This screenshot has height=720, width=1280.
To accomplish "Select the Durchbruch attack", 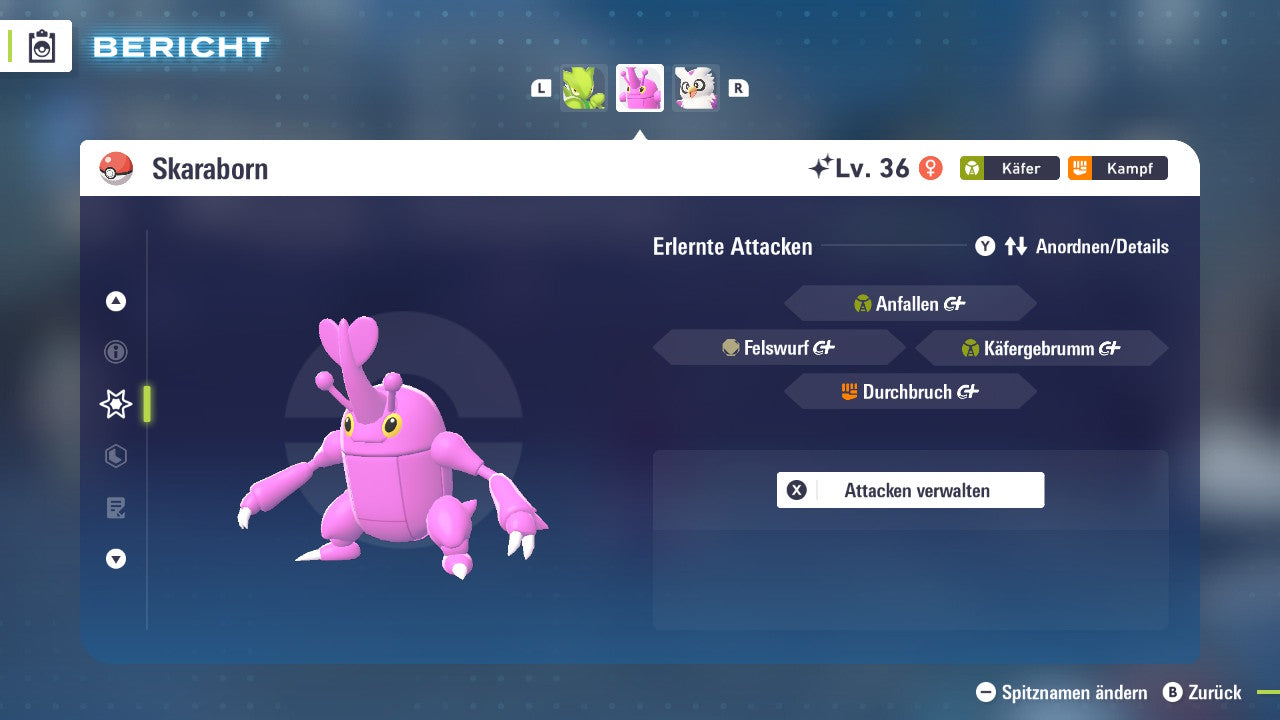I will point(910,391).
